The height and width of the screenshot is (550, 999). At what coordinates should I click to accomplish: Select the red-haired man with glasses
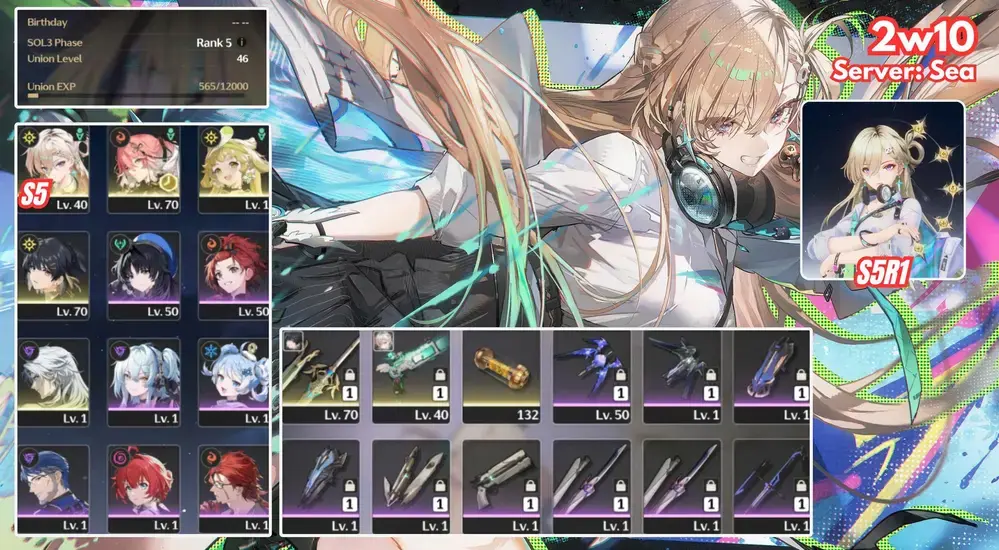(233, 486)
